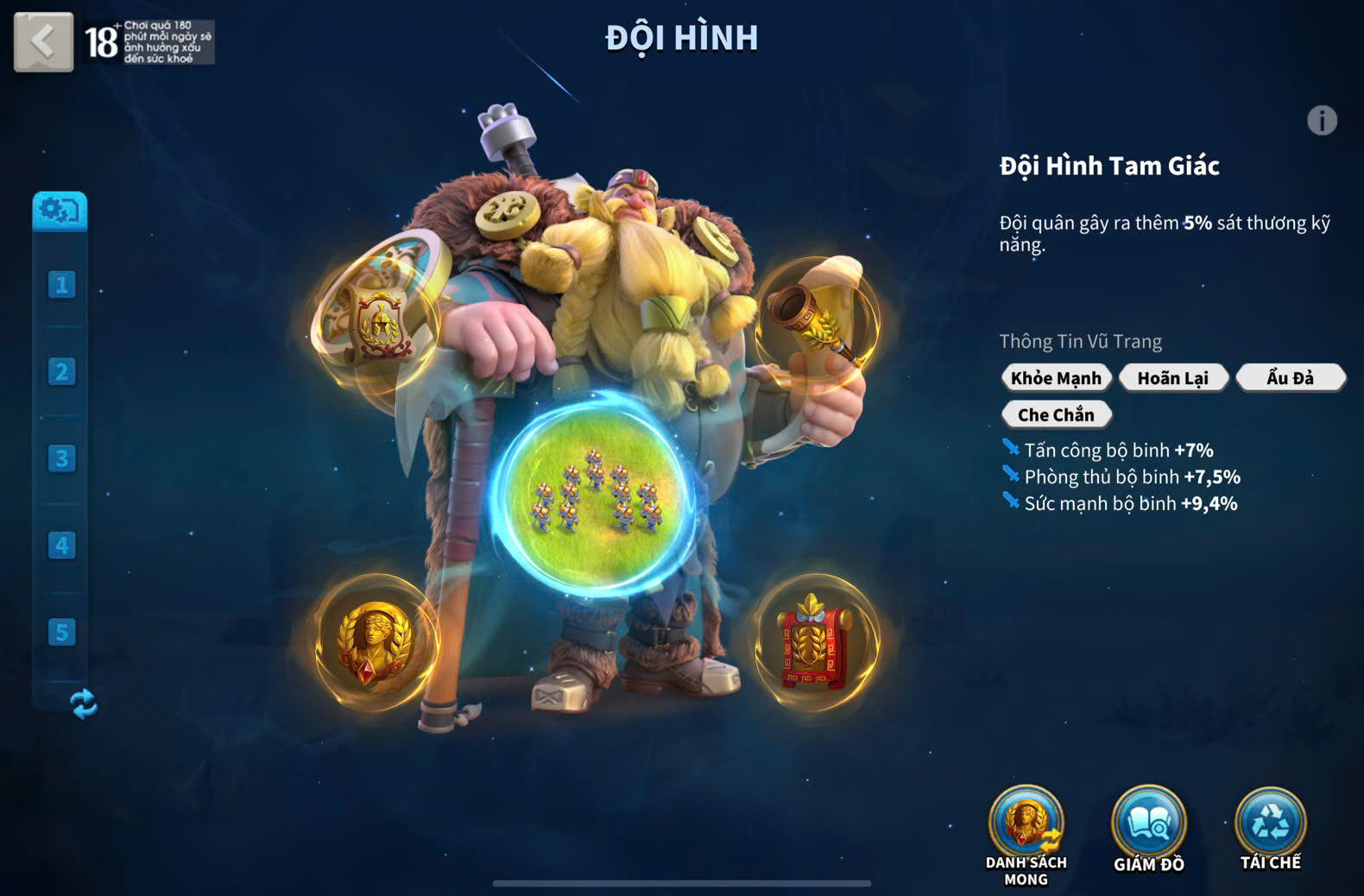Tap the Ẩu Đả attribute tag
The image size is (1364, 896).
click(x=1290, y=378)
